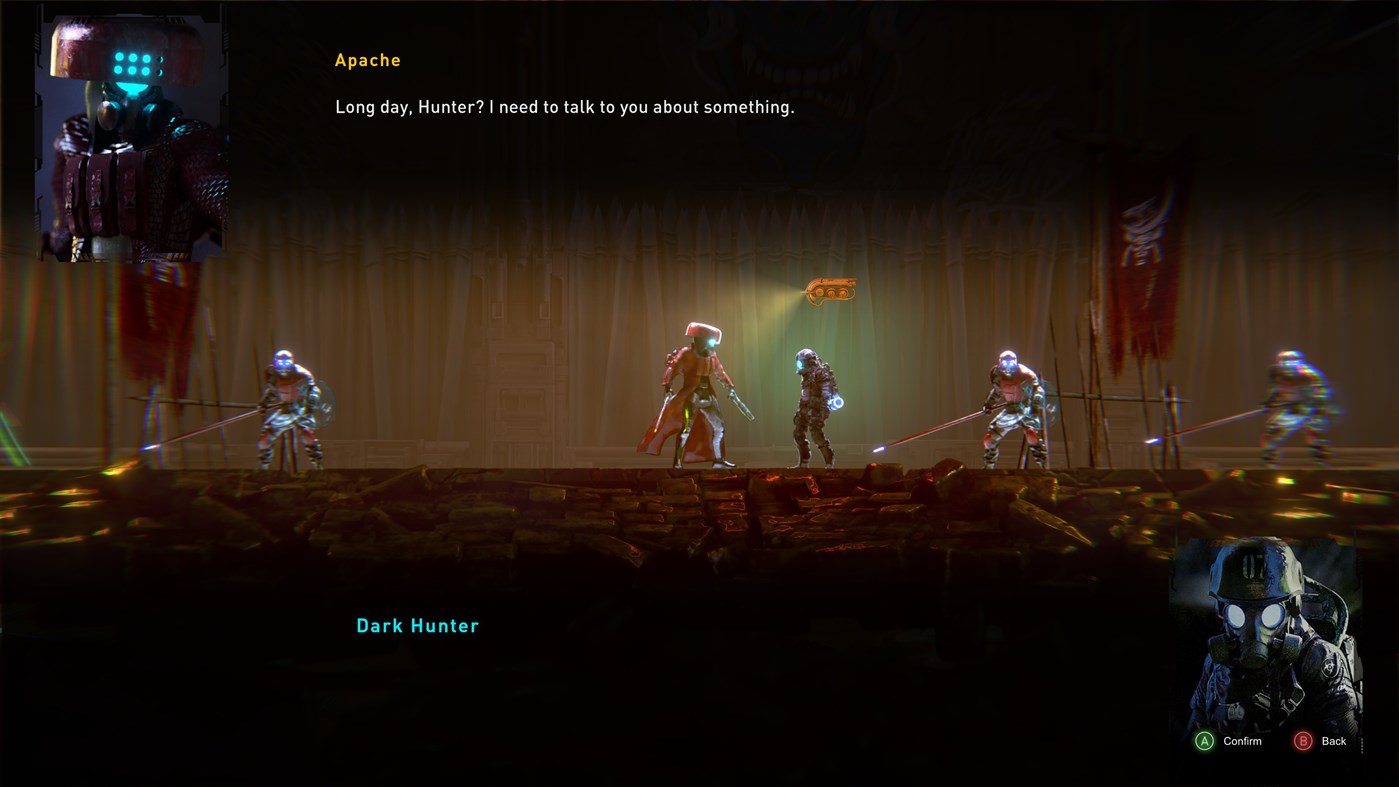
Task: Select Apache's portrait in the top-left corner
Action: (x=131, y=135)
